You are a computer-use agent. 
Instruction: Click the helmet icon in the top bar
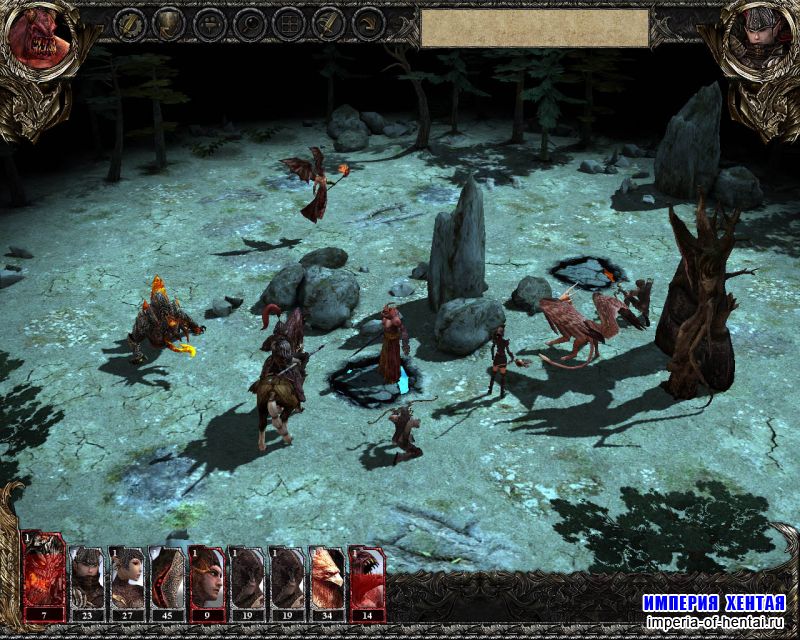pos(209,21)
